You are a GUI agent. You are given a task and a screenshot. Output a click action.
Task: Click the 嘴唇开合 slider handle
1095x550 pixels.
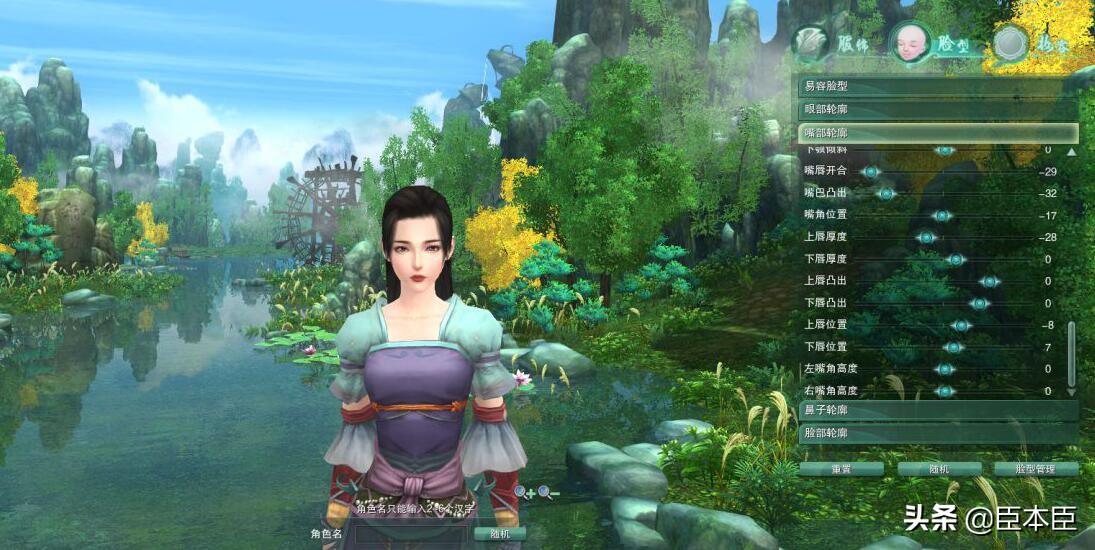coord(871,172)
